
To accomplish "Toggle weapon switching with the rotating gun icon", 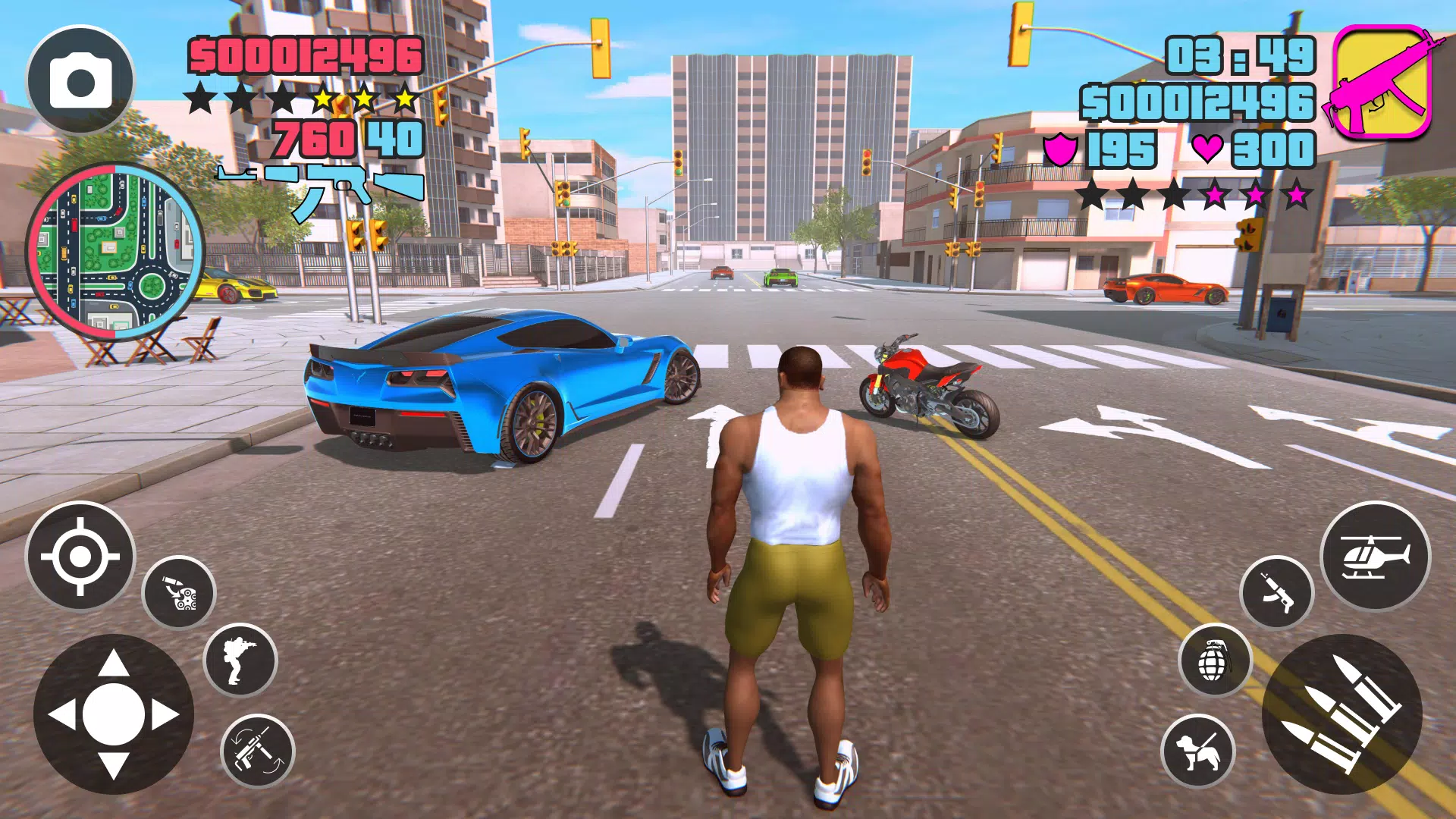I will pyautogui.click(x=258, y=751).
